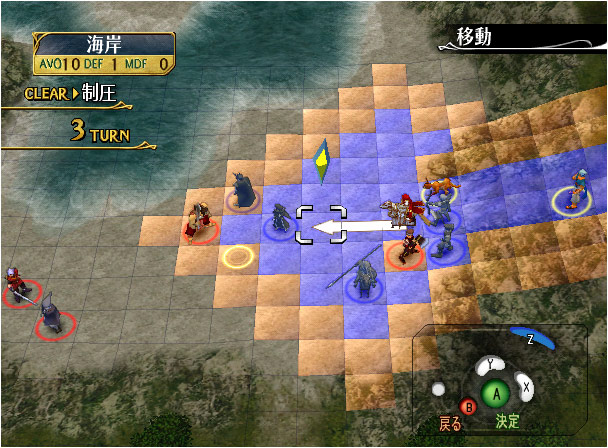Image resolution: width=608 pixels, height=448 pixels.
Task: Click the empty yellow ring tile
Action: [238, 257]
